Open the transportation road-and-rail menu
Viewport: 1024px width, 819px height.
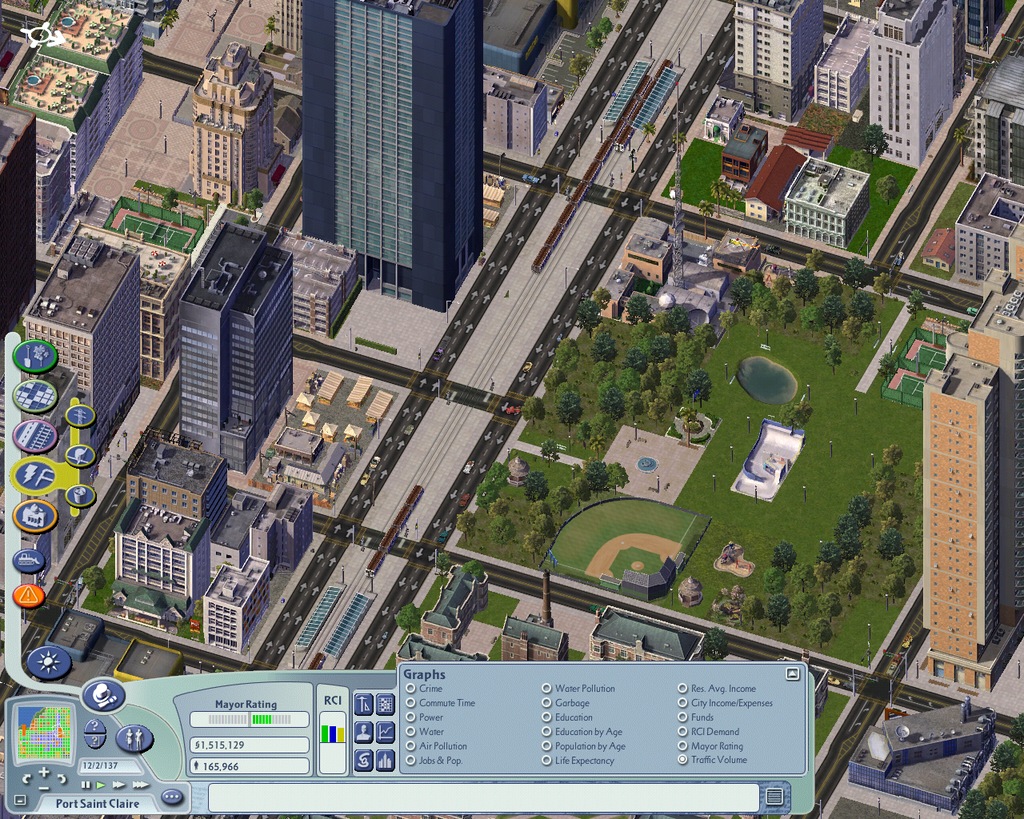[35, 436]
